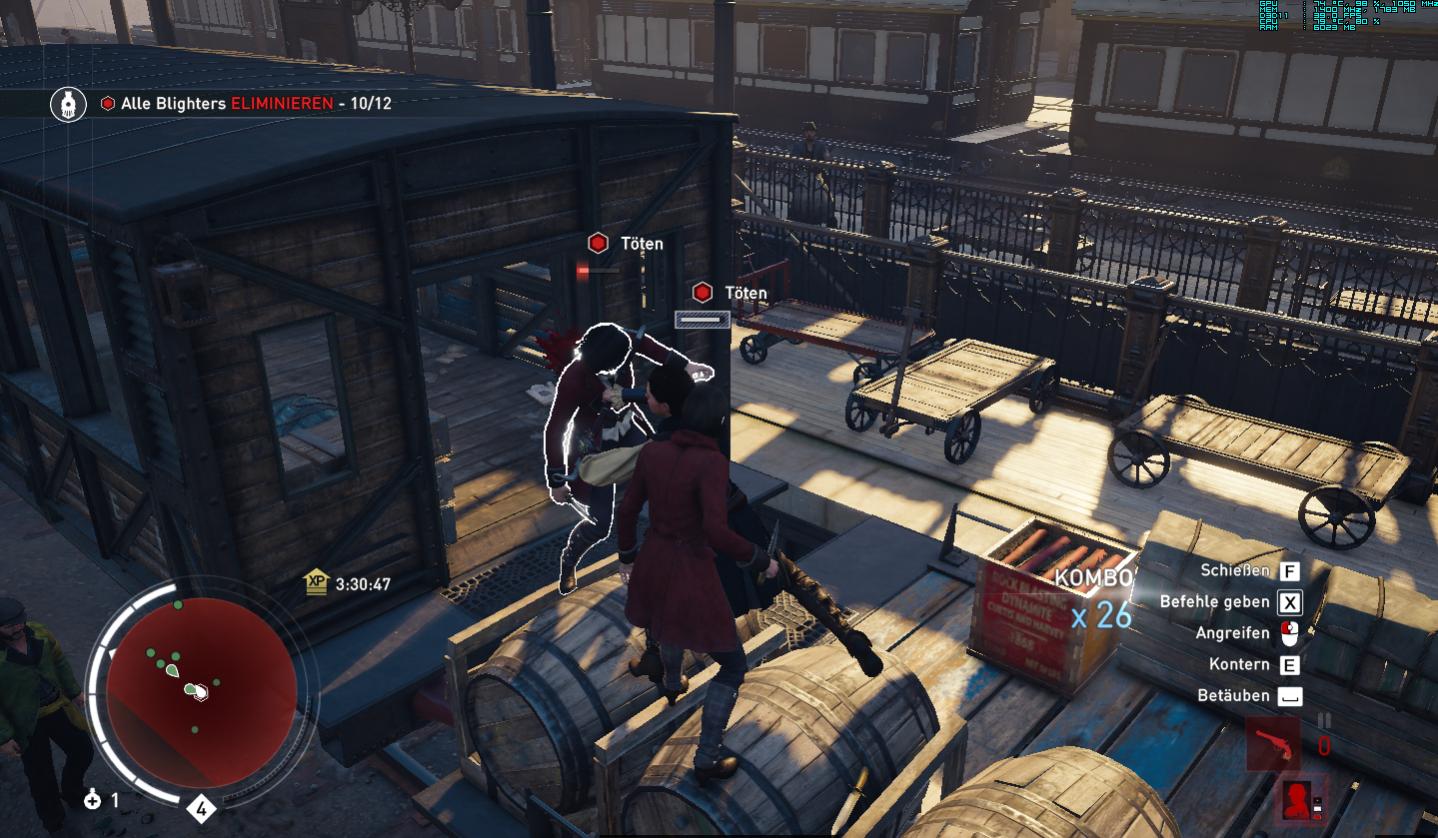
Task: Open the round red minimap
Action: click(201, 692)
